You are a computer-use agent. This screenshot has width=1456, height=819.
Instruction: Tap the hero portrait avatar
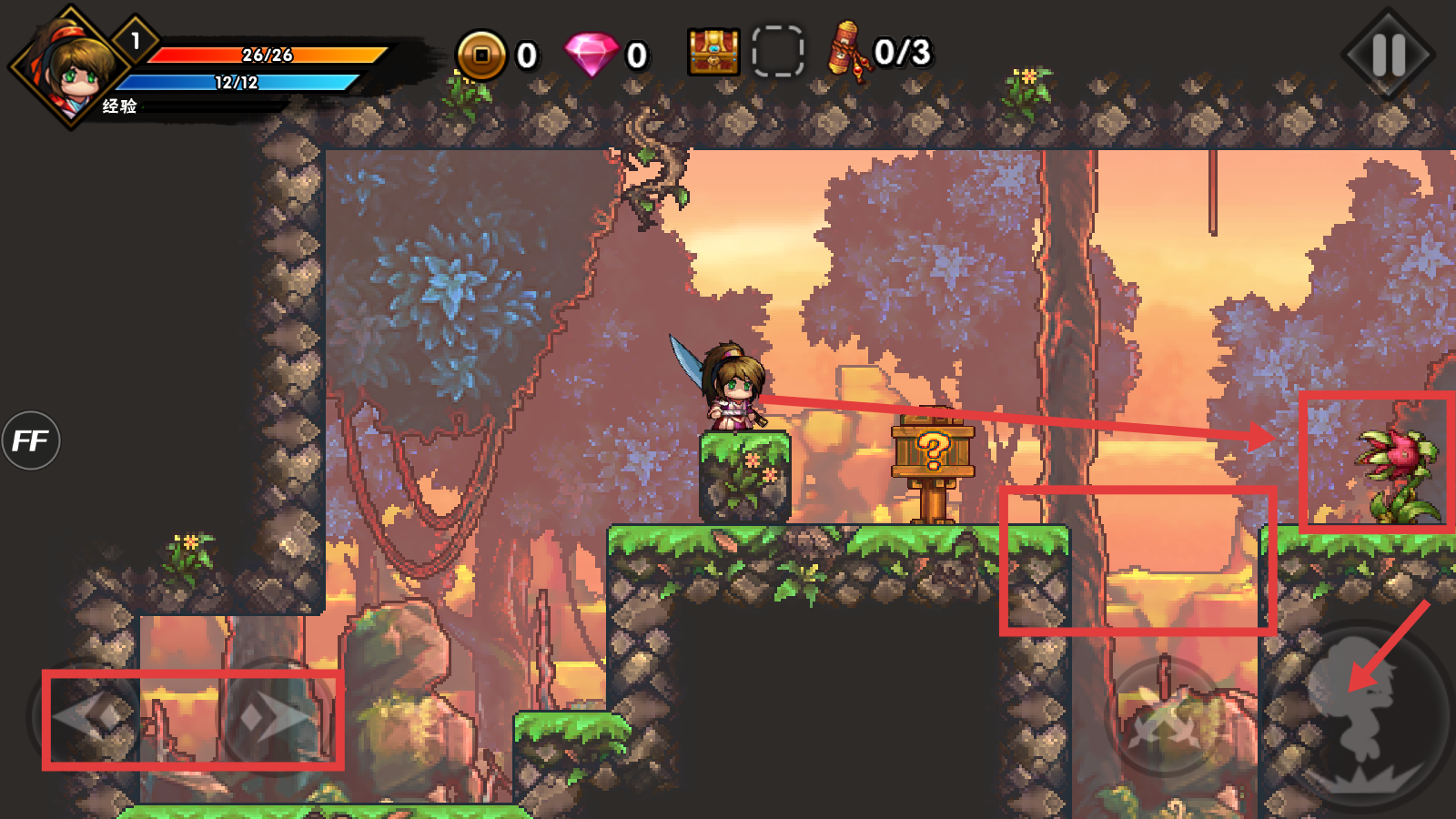pyautogui.click(x=71, y=67)
